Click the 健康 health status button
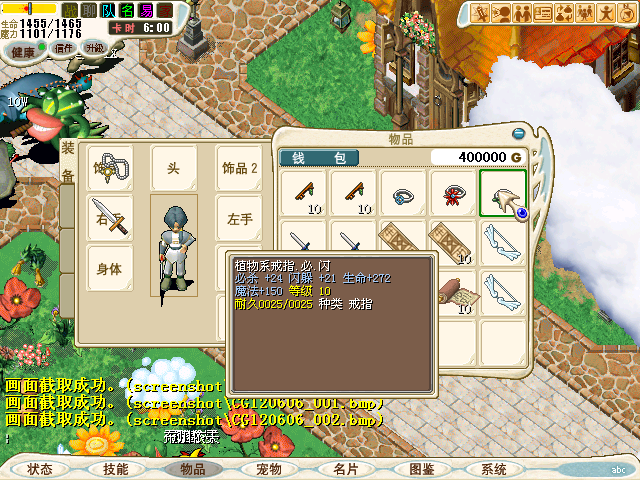Screen dimensions: 640x480 pos(22,48)
